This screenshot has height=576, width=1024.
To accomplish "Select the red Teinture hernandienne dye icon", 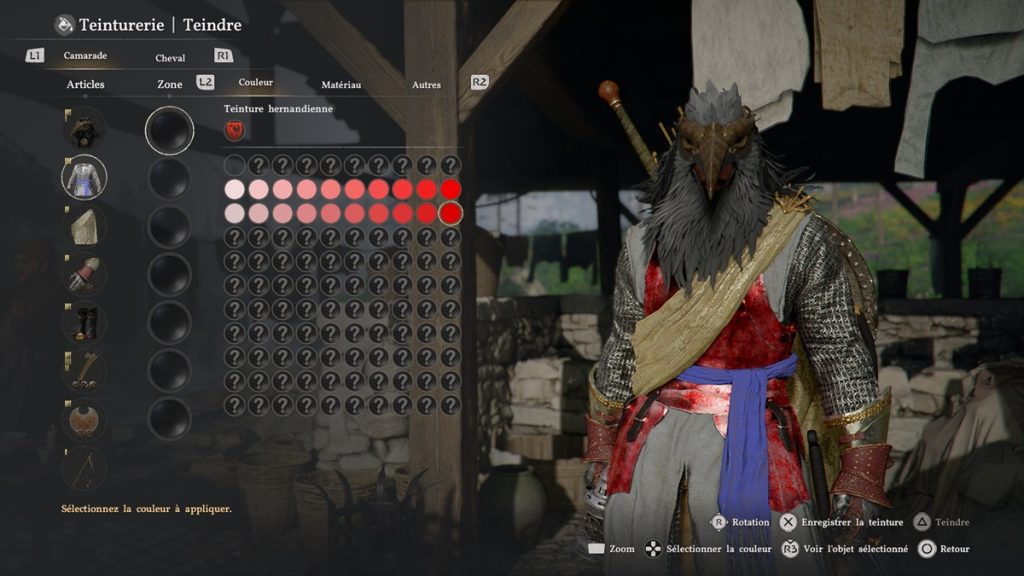I will click(x=234, y=130).
